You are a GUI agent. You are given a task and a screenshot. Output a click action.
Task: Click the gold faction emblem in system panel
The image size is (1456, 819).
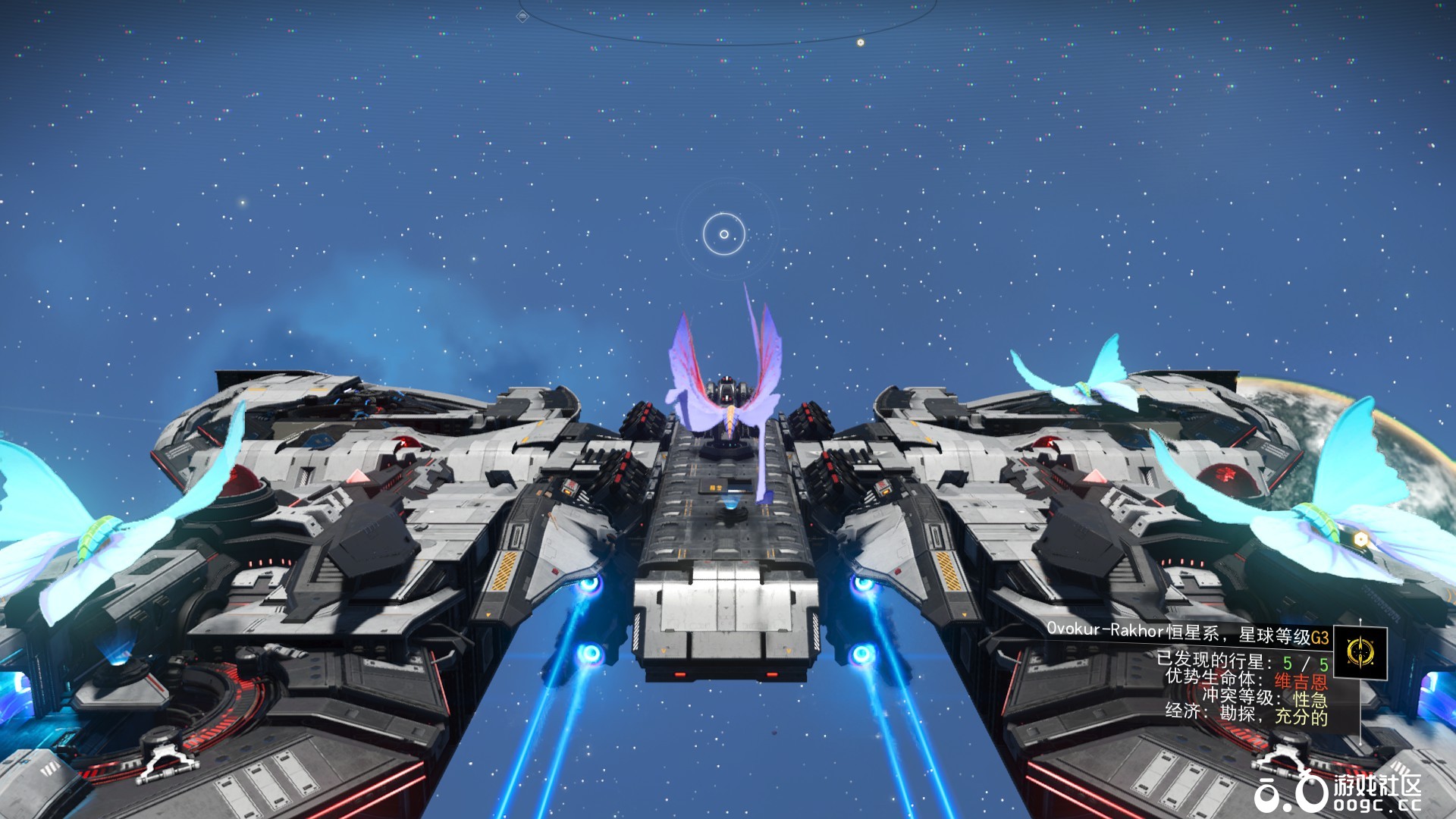(1360, 651)
